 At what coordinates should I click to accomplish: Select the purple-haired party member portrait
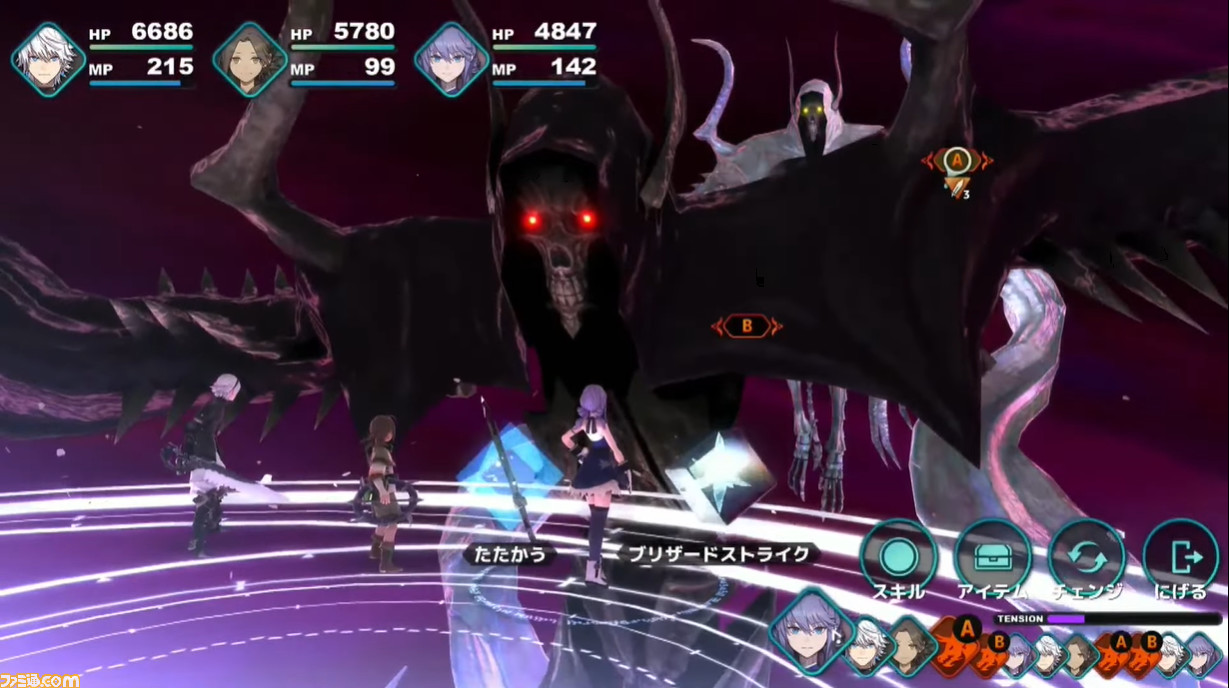click(x=451, y=59)
